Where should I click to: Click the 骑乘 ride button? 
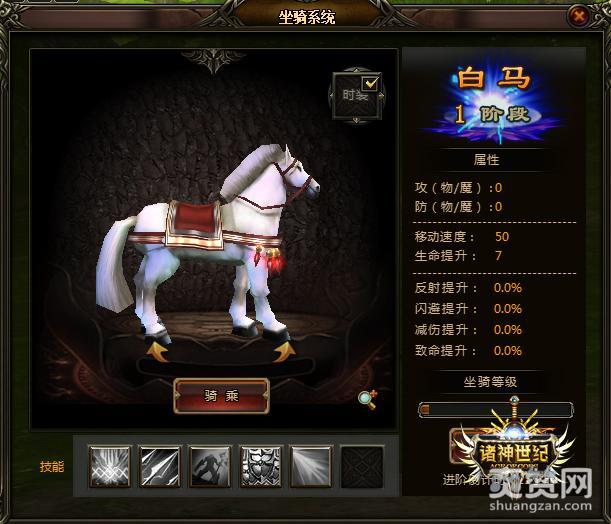click(x=221, y=396)
